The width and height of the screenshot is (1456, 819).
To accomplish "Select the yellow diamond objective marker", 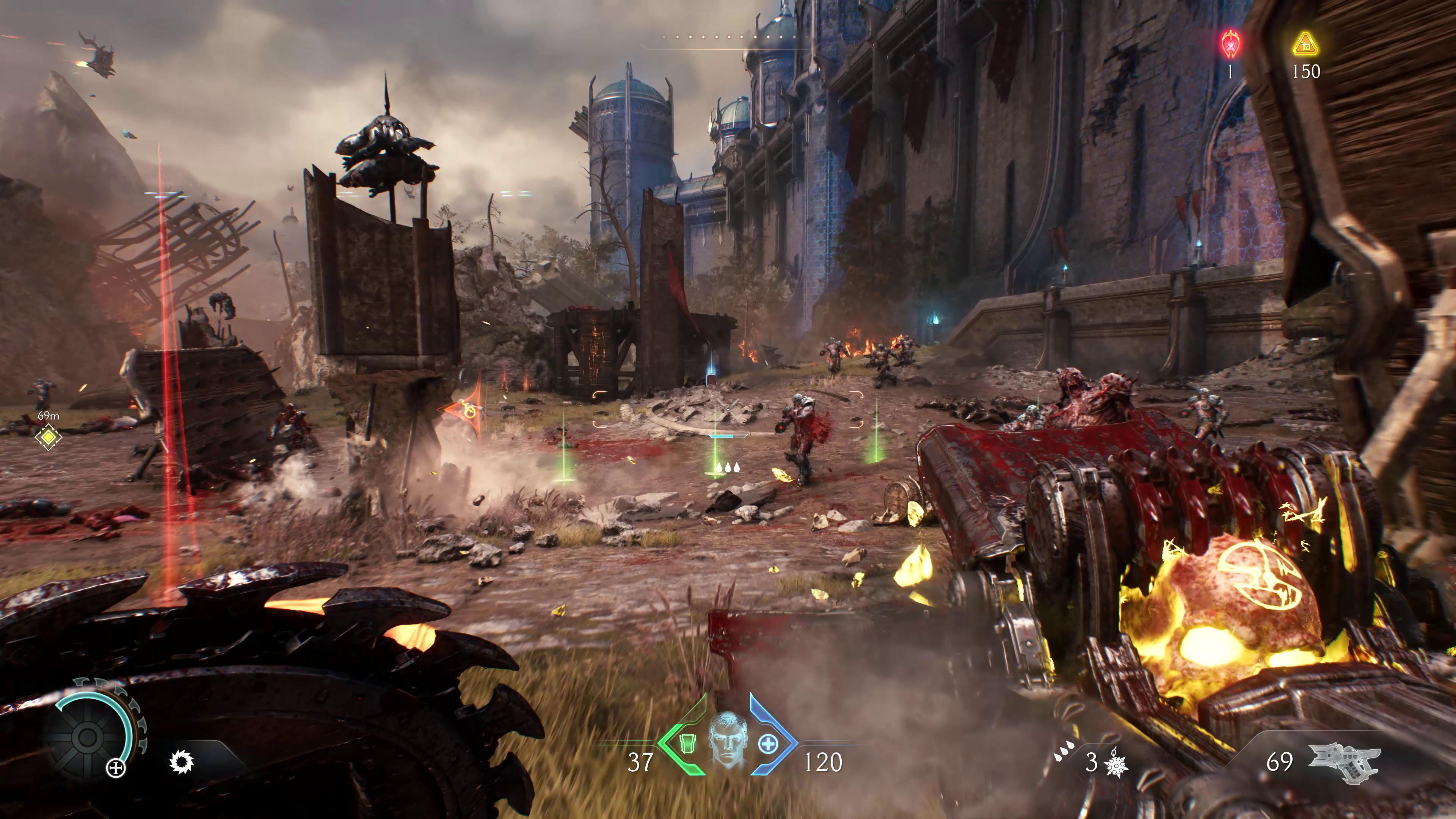I will point(49,438).
